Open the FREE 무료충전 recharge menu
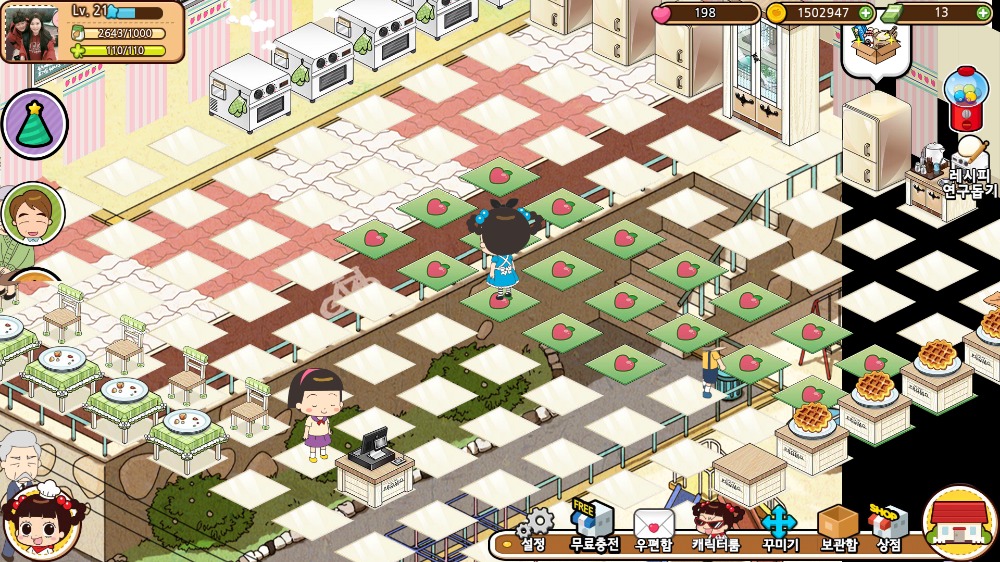The image size is (1000, 562). (594, 528)
